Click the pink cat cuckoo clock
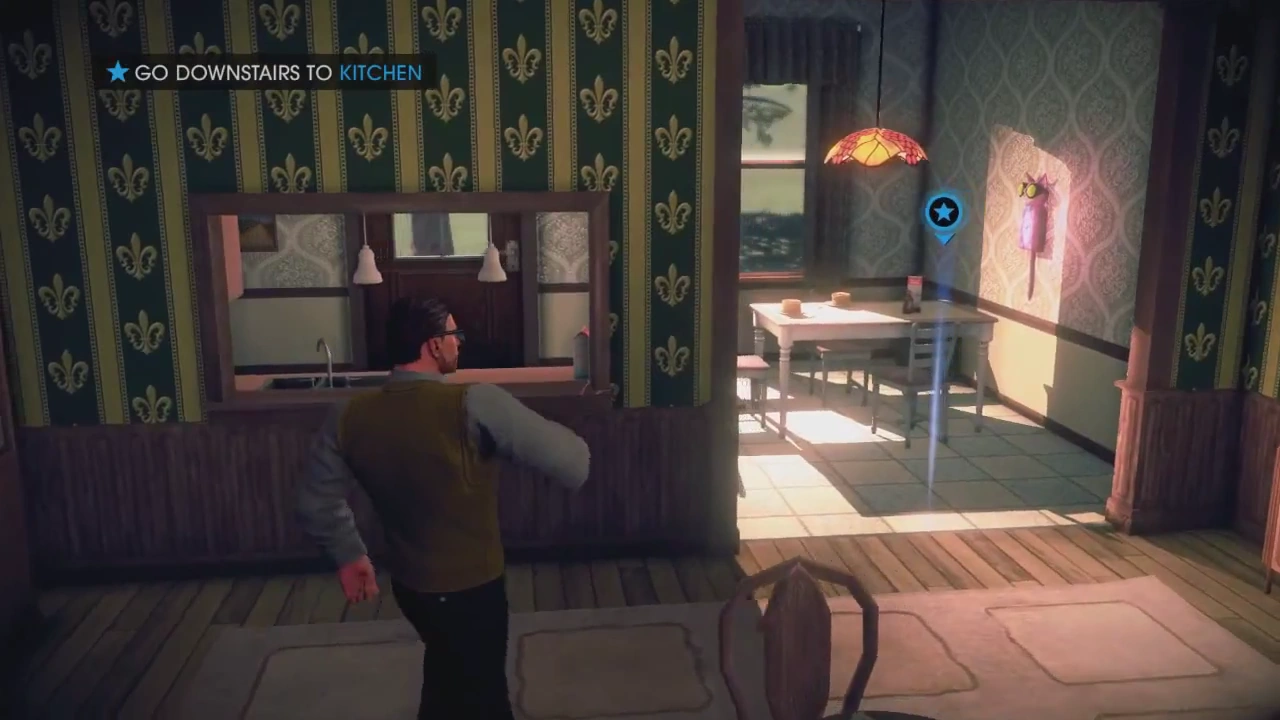 [1032, 210]
